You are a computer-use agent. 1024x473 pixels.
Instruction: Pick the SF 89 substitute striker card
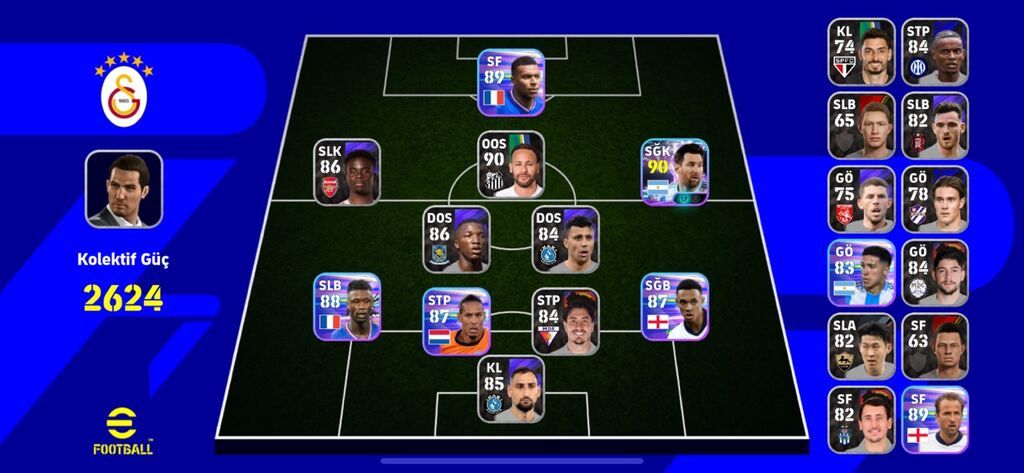pos(935,420)
